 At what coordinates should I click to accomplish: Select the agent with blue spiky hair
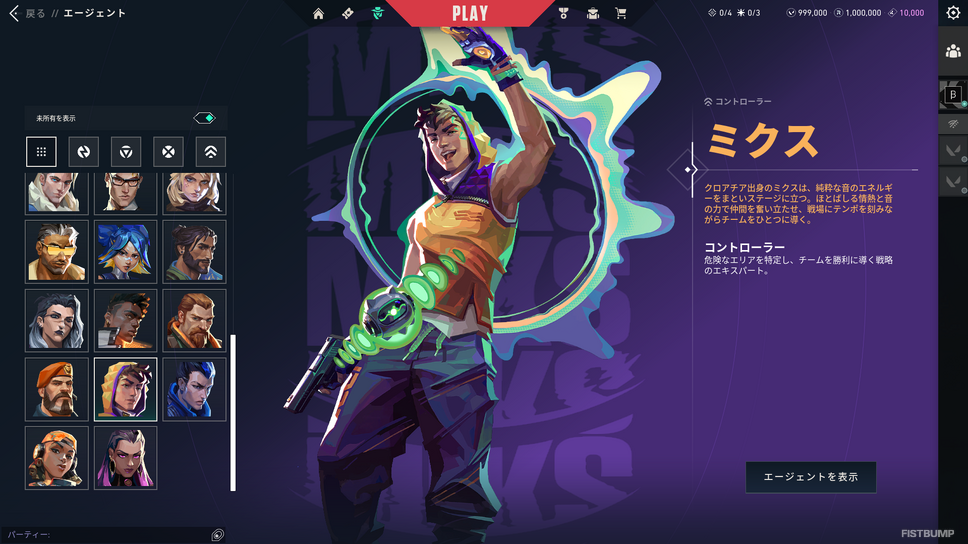tap(126, 252)
